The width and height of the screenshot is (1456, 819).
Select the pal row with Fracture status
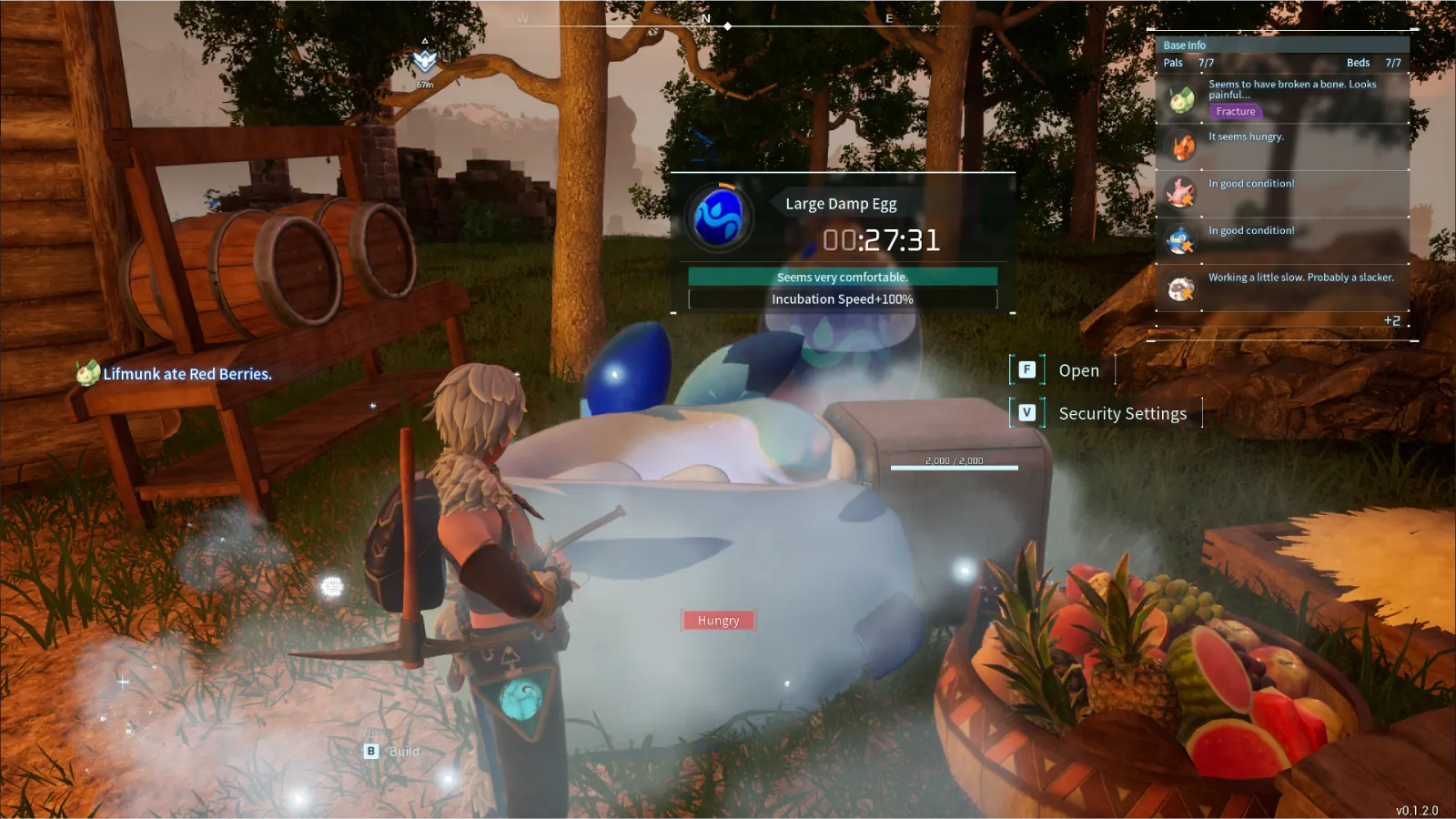[x=1282, y=98]
